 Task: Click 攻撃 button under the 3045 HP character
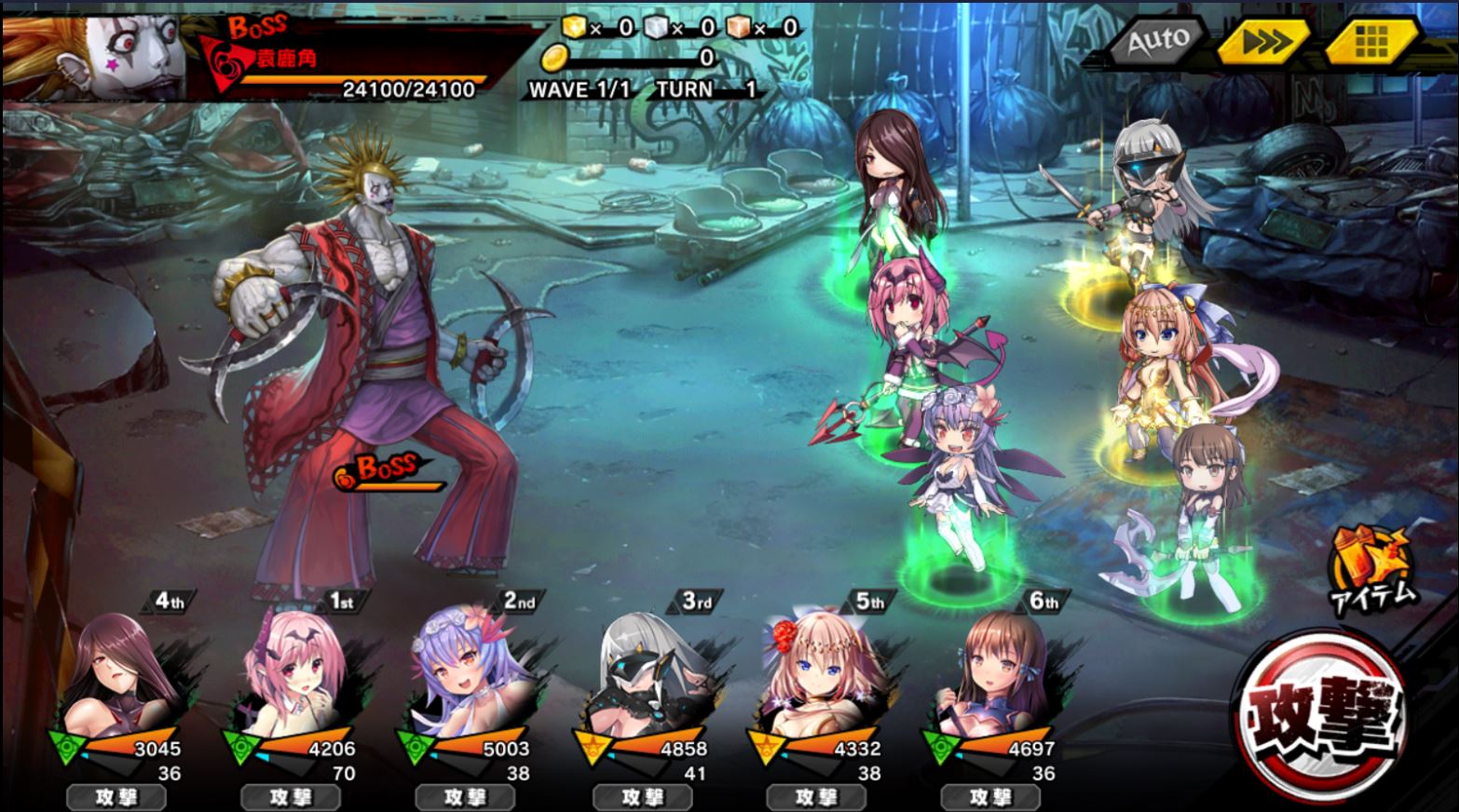[x=116, y=797]
